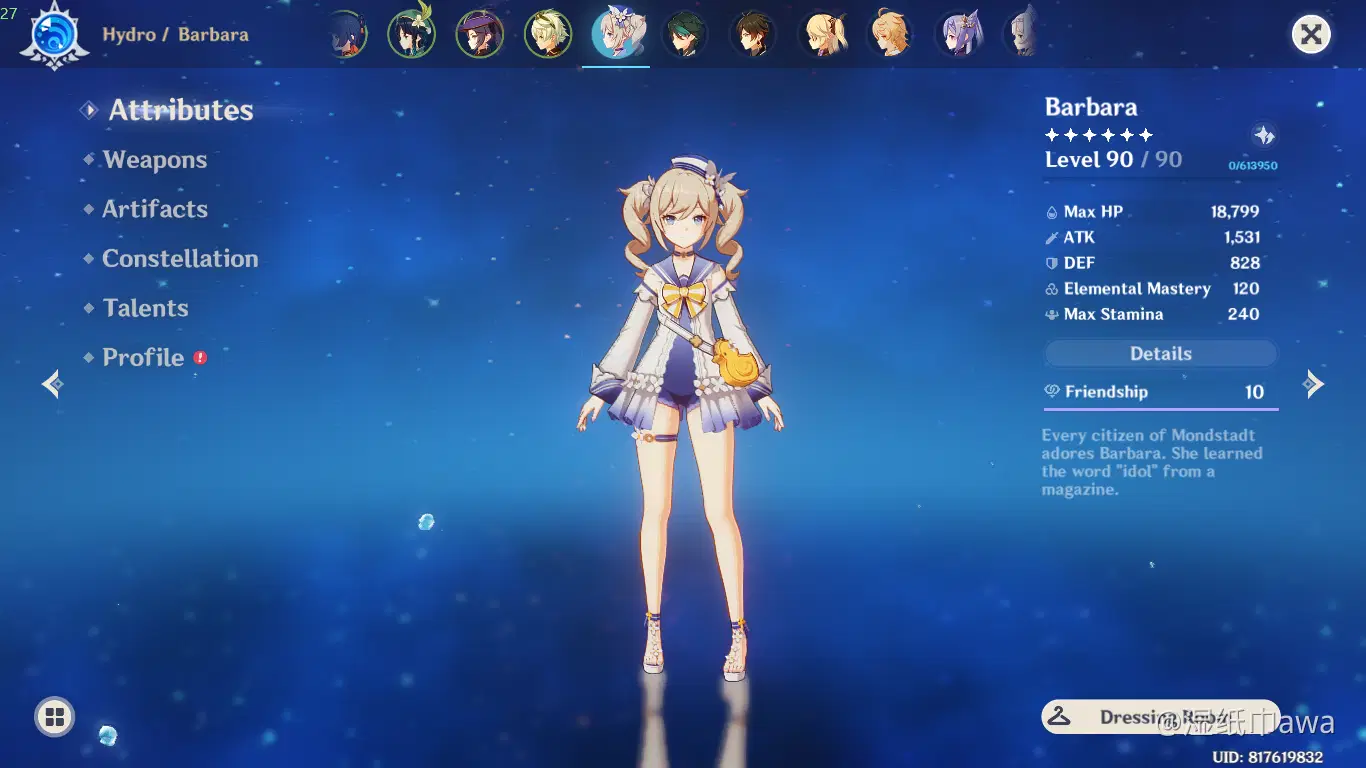Open the Profile section with the notification badge
Image resolution: width=1366 pixels, height=768 pixels.
(x=143, y=357)
